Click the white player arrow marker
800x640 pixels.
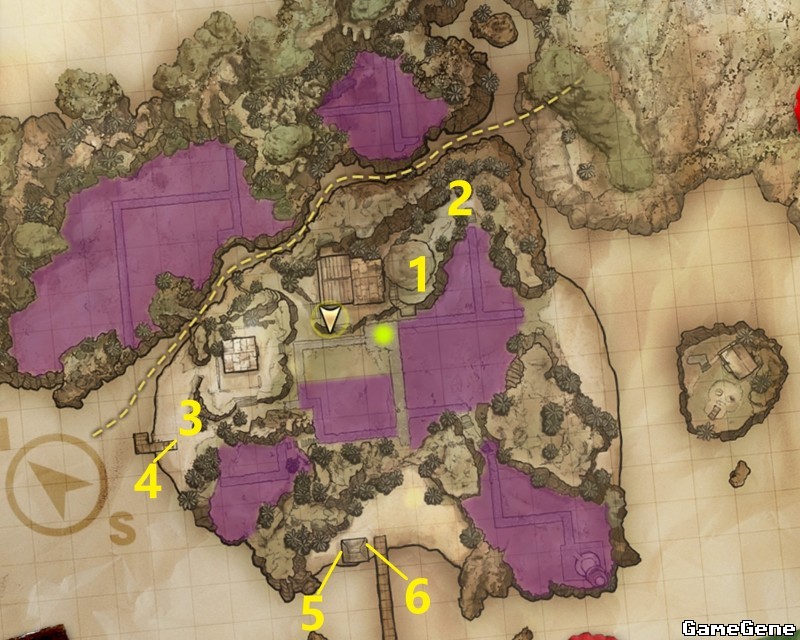pos(329,320)
